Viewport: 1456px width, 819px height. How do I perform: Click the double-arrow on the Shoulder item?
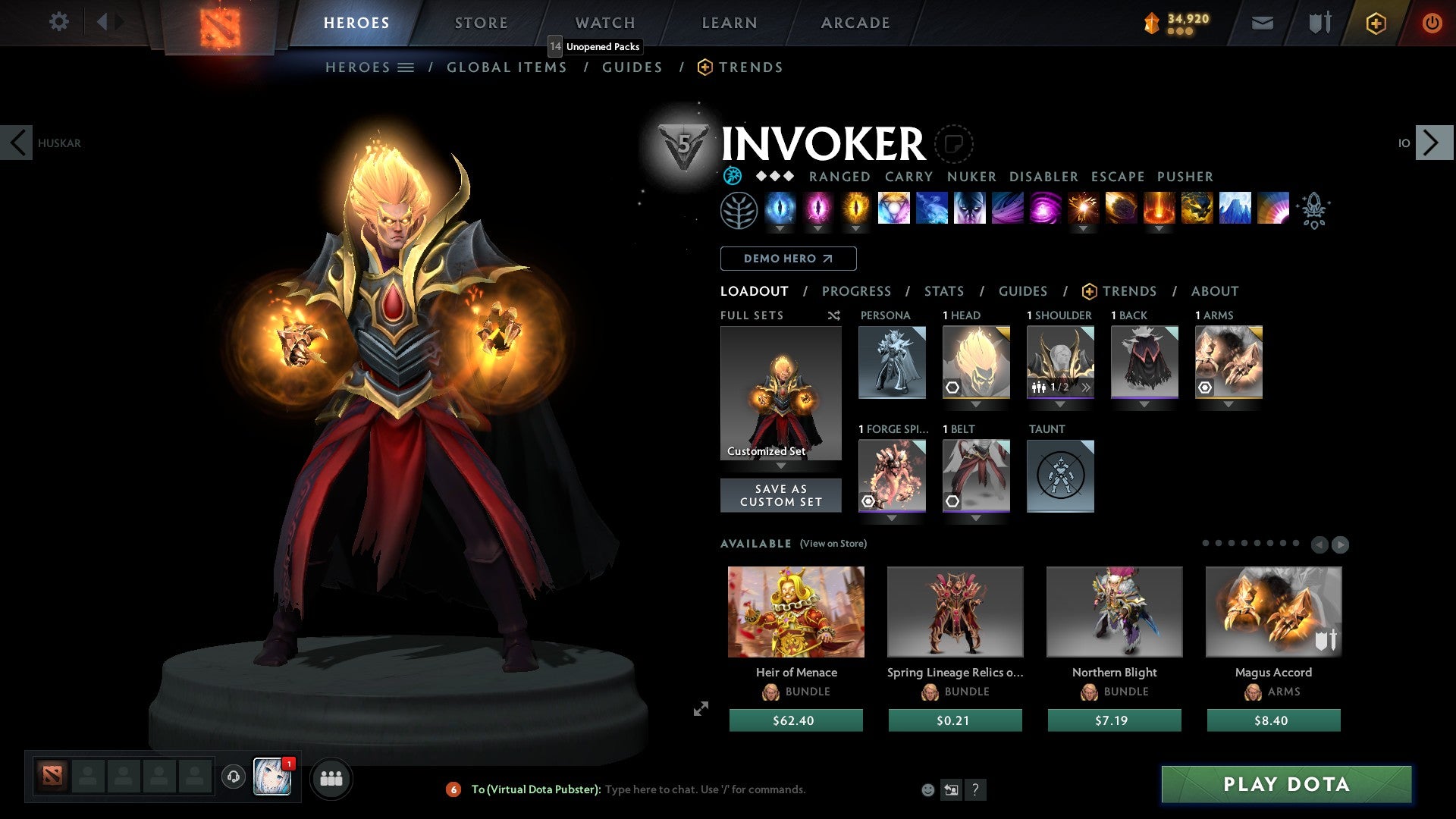tap(1087, 388)
